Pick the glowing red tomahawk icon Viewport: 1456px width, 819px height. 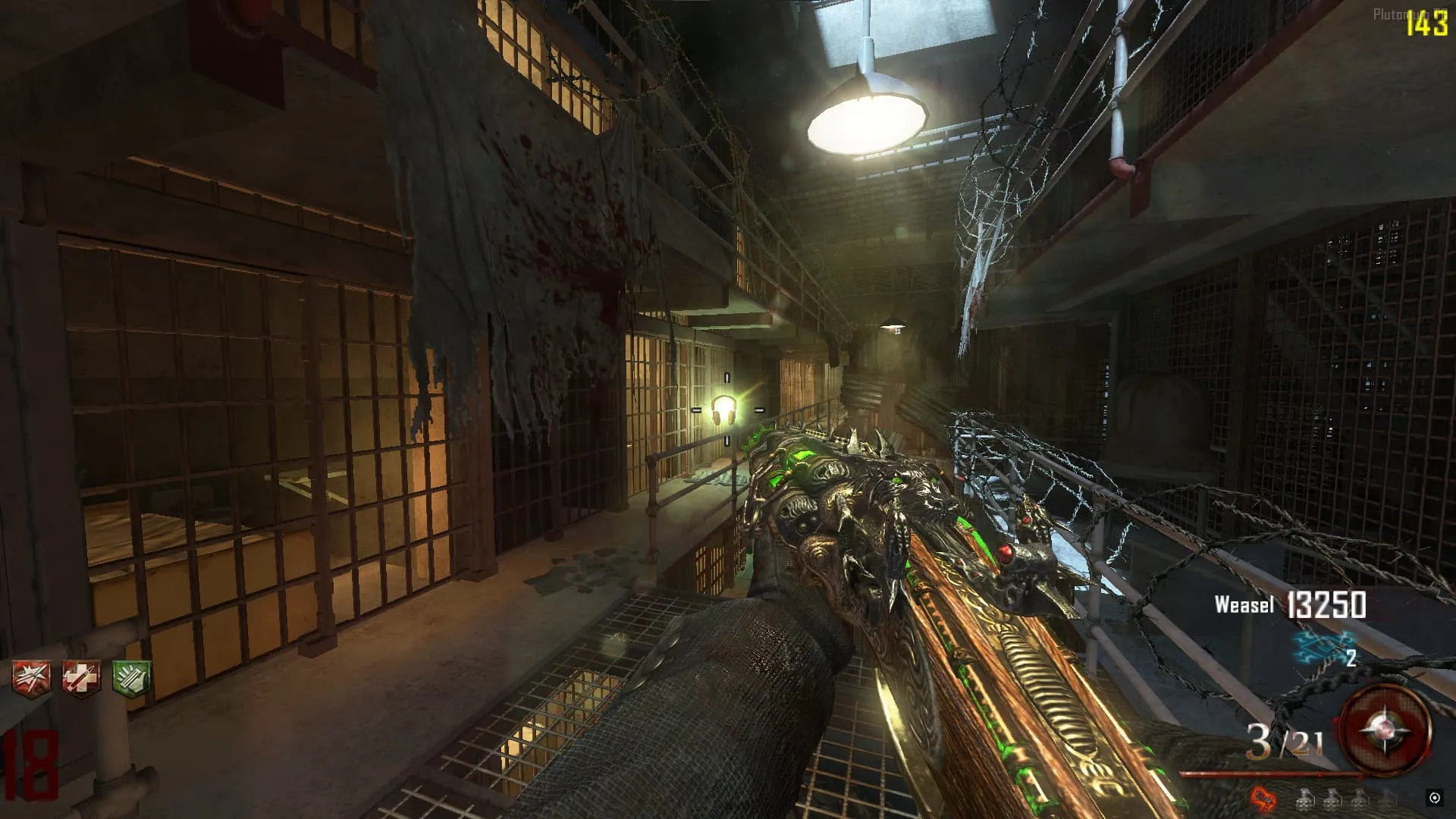click(1263, 799)
